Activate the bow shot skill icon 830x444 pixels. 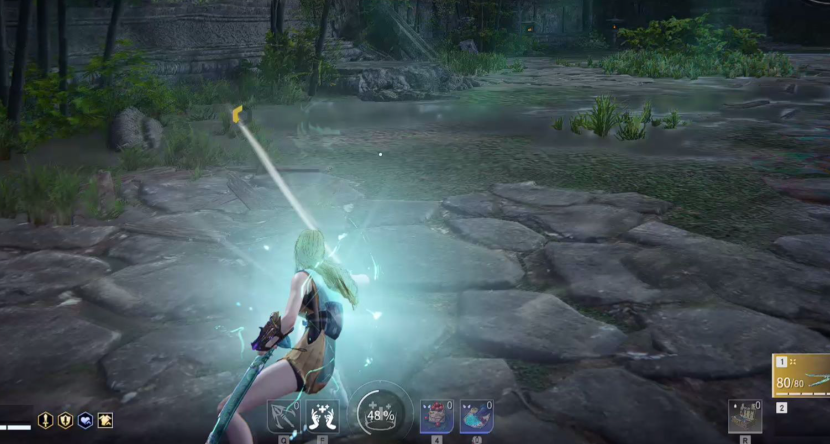coord(282,417)
